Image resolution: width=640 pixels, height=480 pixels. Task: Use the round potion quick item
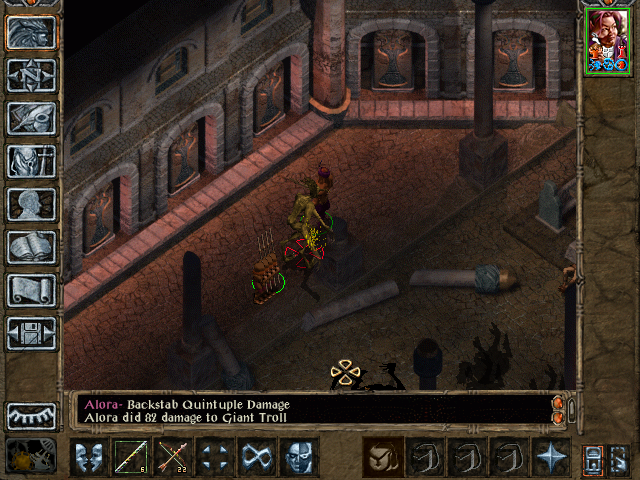click(382, 457)
